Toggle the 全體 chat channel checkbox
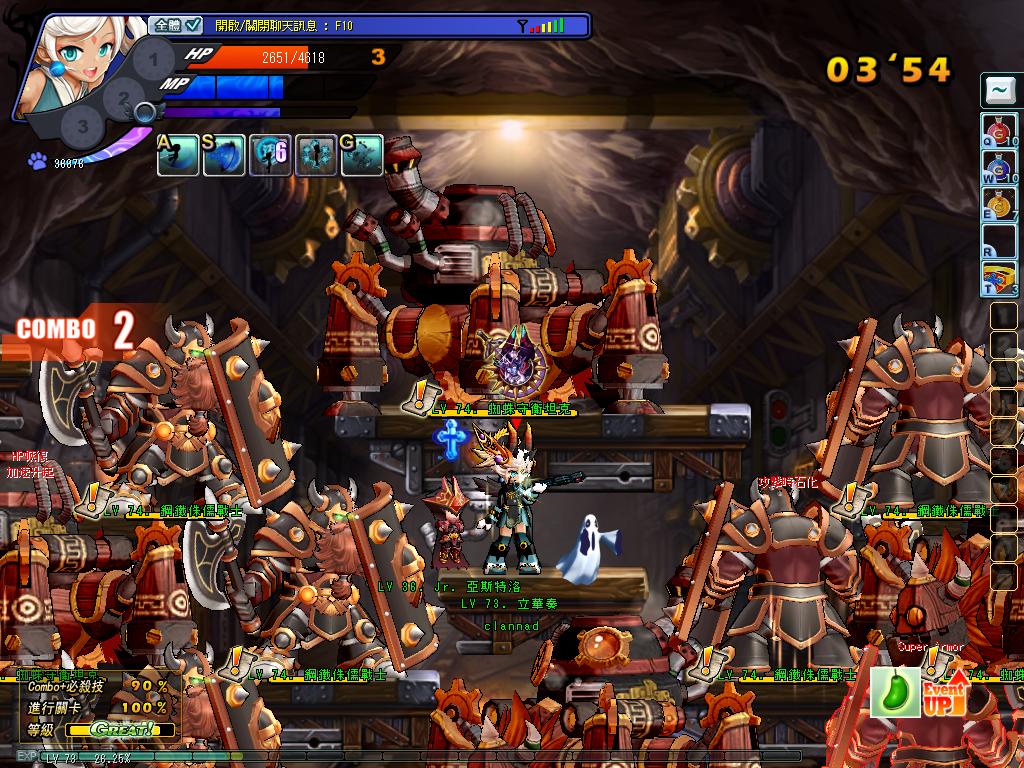 pos(194,24)
